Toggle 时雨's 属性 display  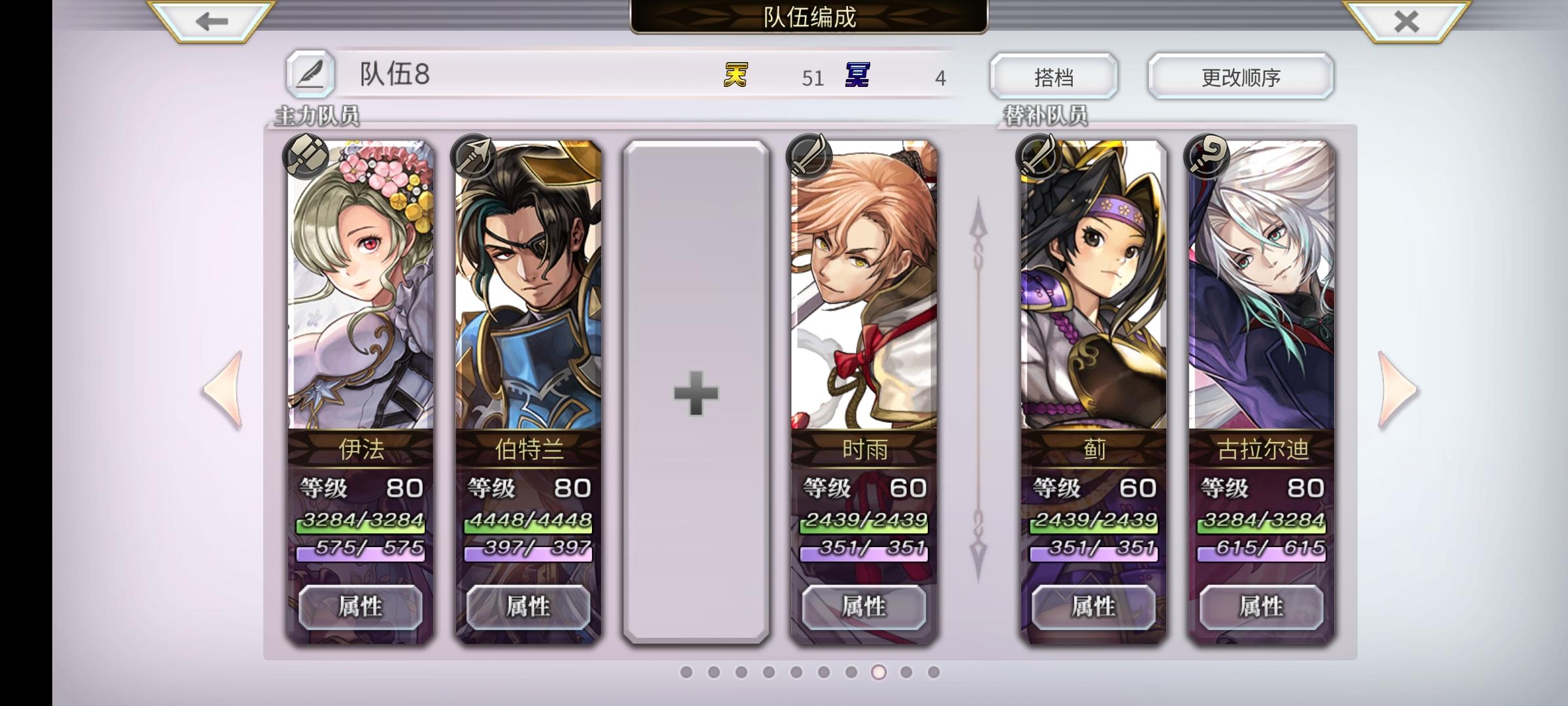(x=864, y=606)
